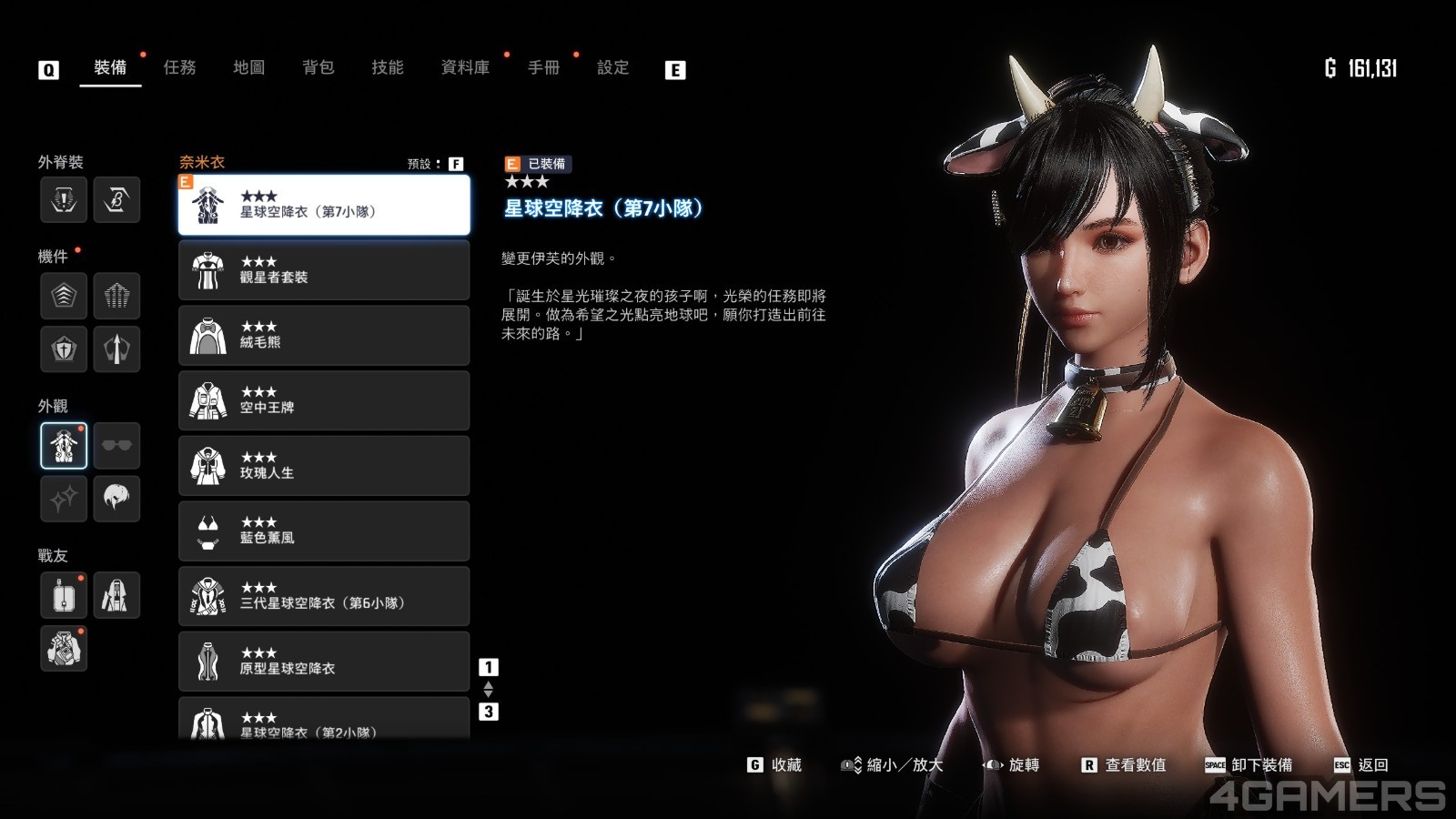Image resolution: width=1456 pixels, height=819 pixels.
Task: Choose the 絨毛熊 outfit
Action: pos(324,336)
